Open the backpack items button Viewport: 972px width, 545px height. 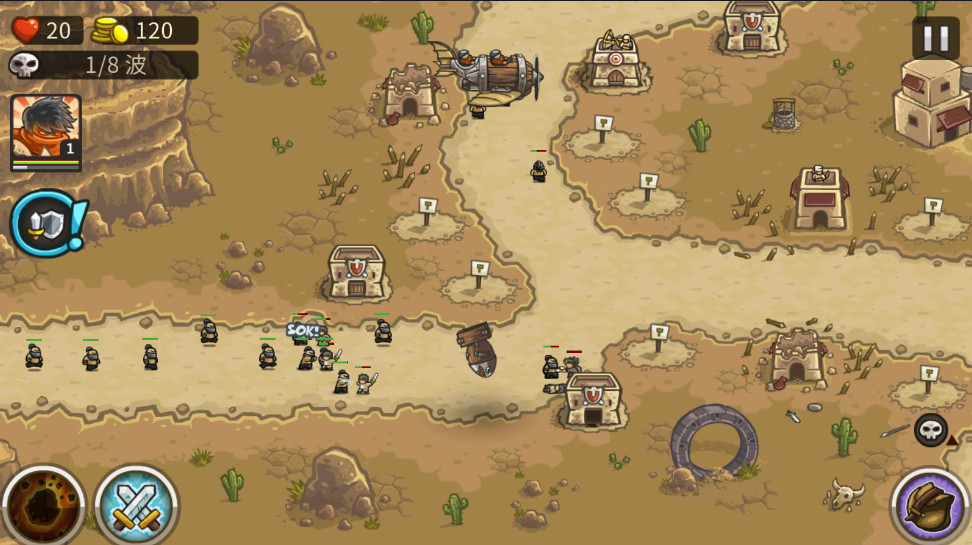(x=930, y=506)
